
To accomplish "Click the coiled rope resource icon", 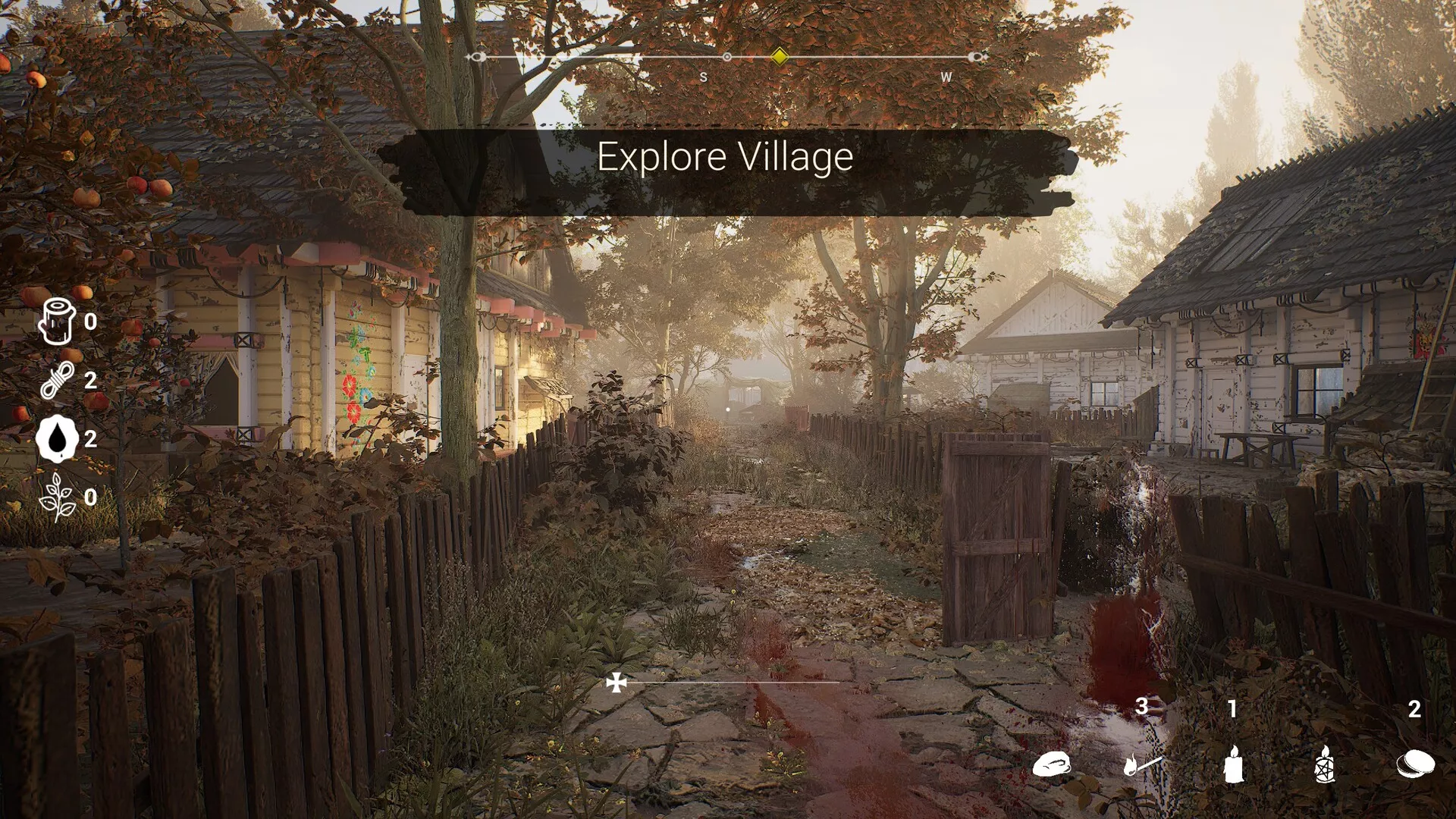I will coord(58,379).
